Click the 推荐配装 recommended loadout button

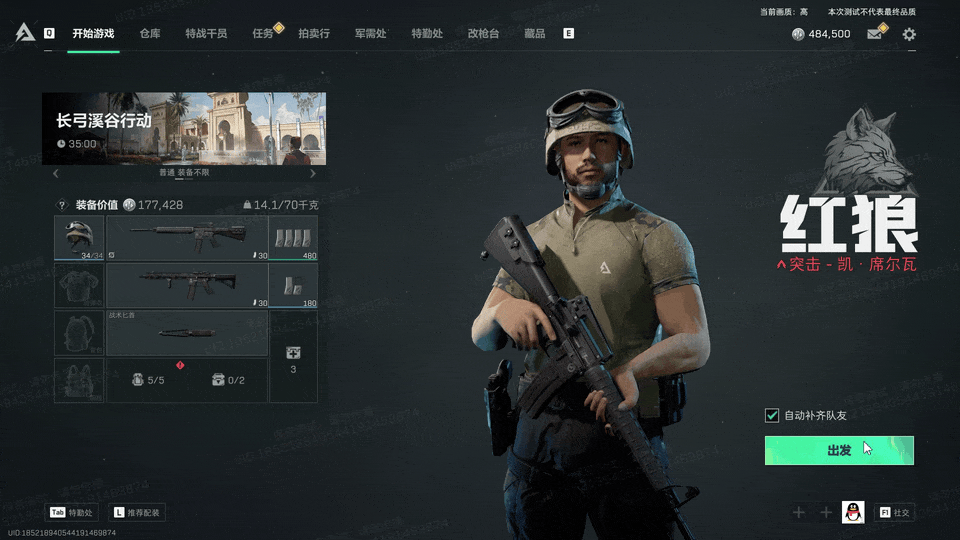[x=138, y=513]
